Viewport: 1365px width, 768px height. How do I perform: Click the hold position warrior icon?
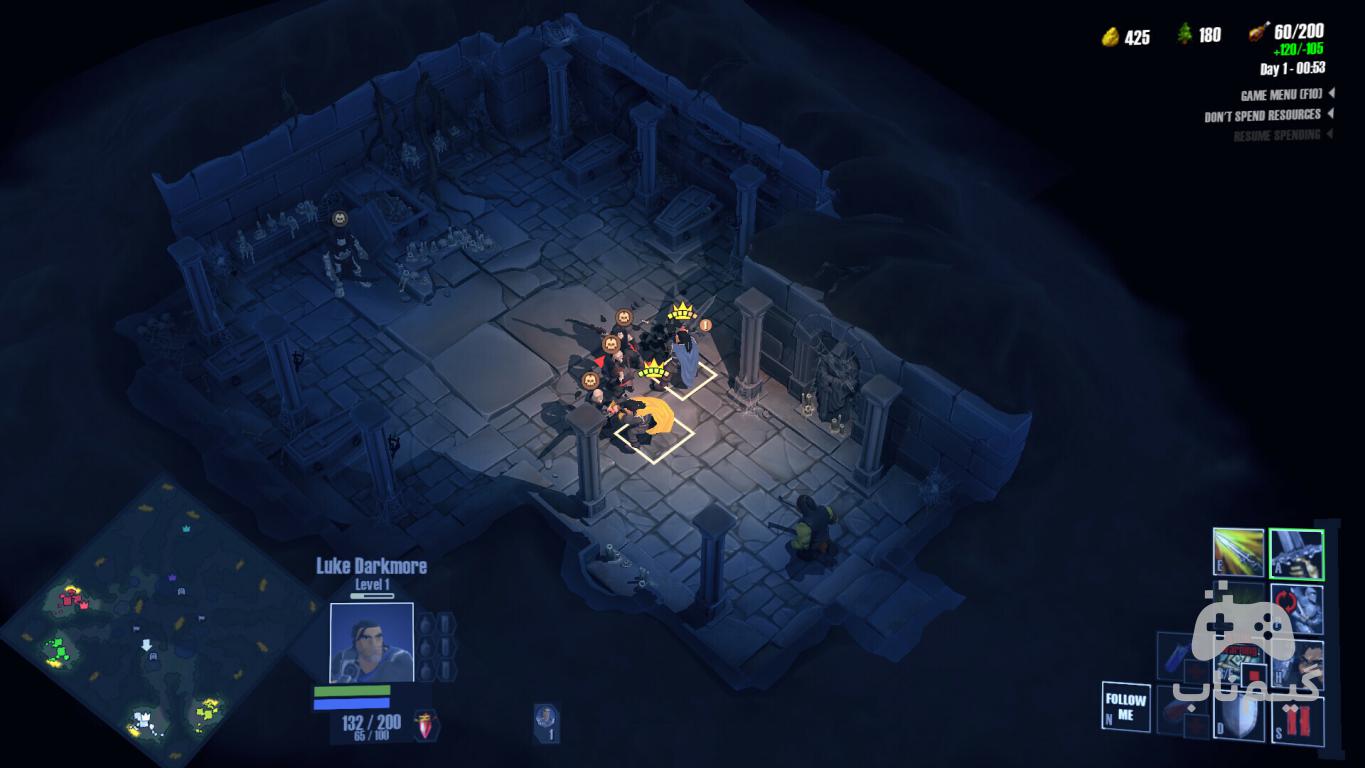(1297, 665)
